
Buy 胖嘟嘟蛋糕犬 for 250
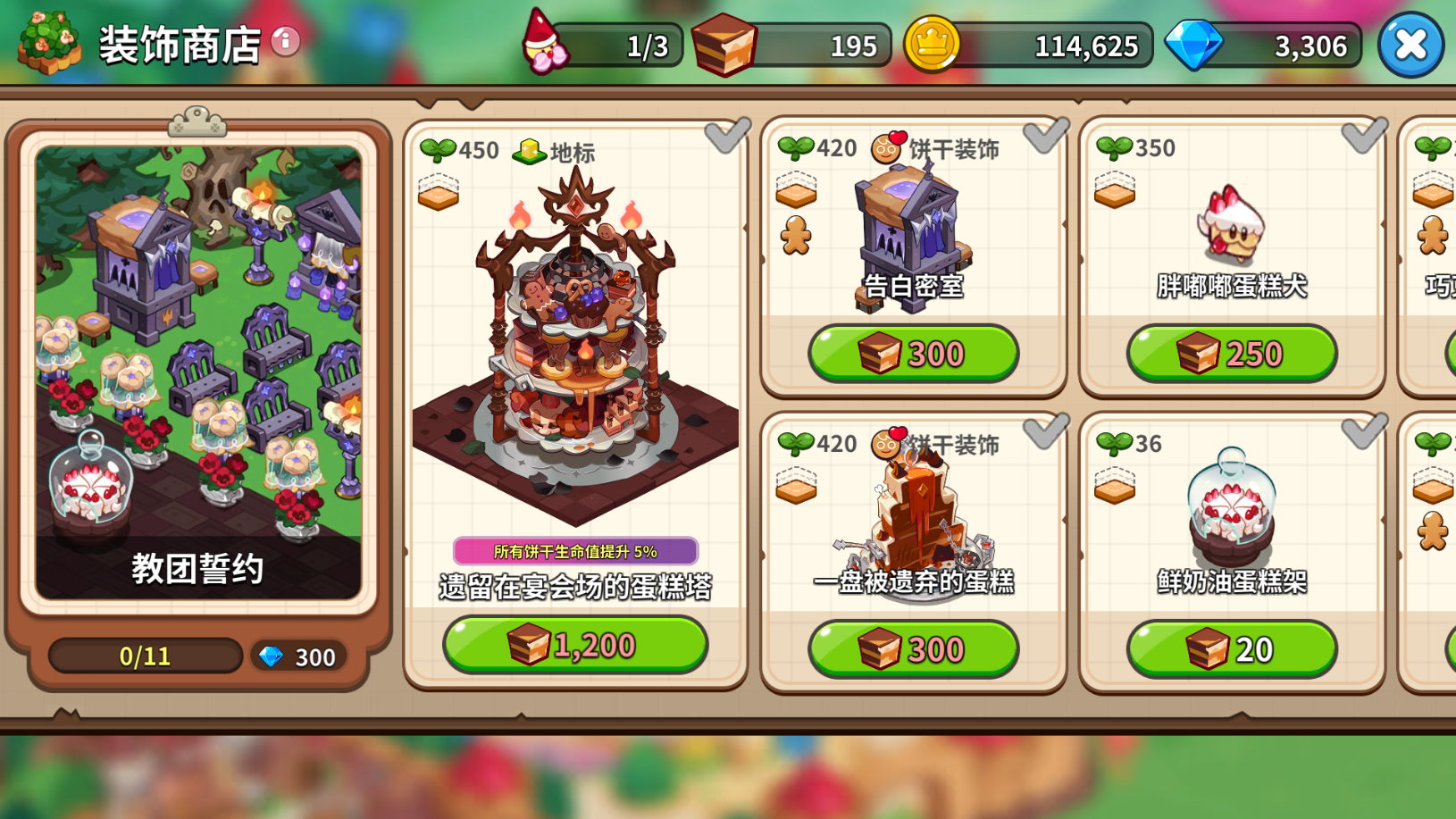pyautogui.click(x=1232, y=354)
